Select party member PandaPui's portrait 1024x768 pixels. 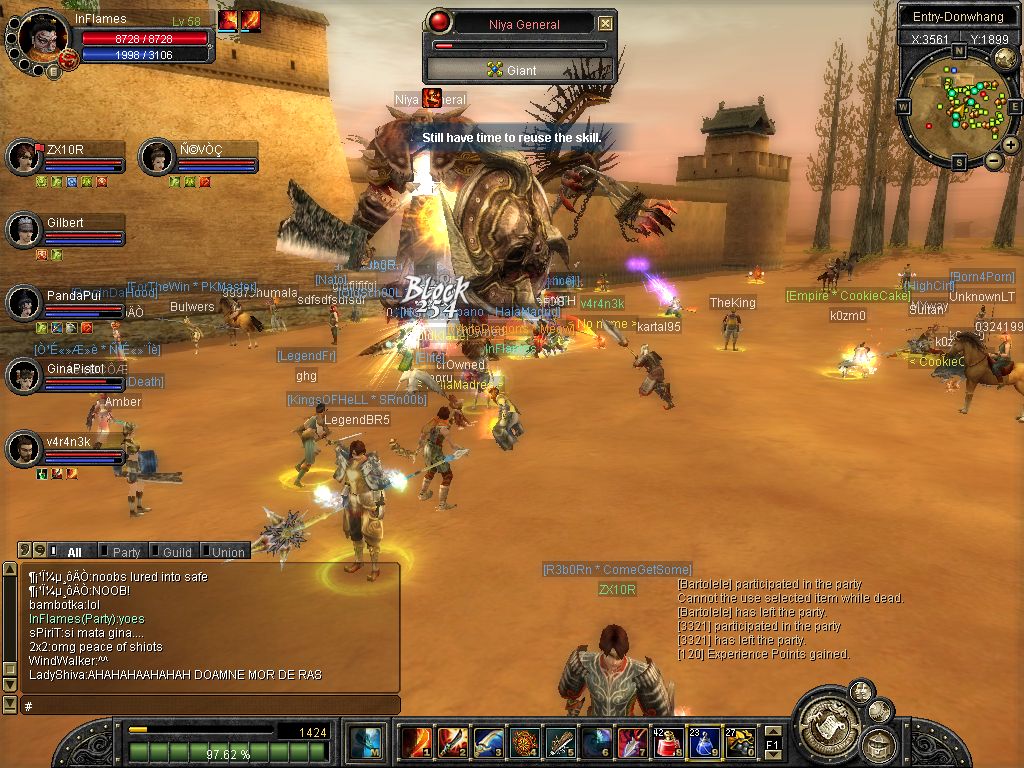click(x=23, y=304)
